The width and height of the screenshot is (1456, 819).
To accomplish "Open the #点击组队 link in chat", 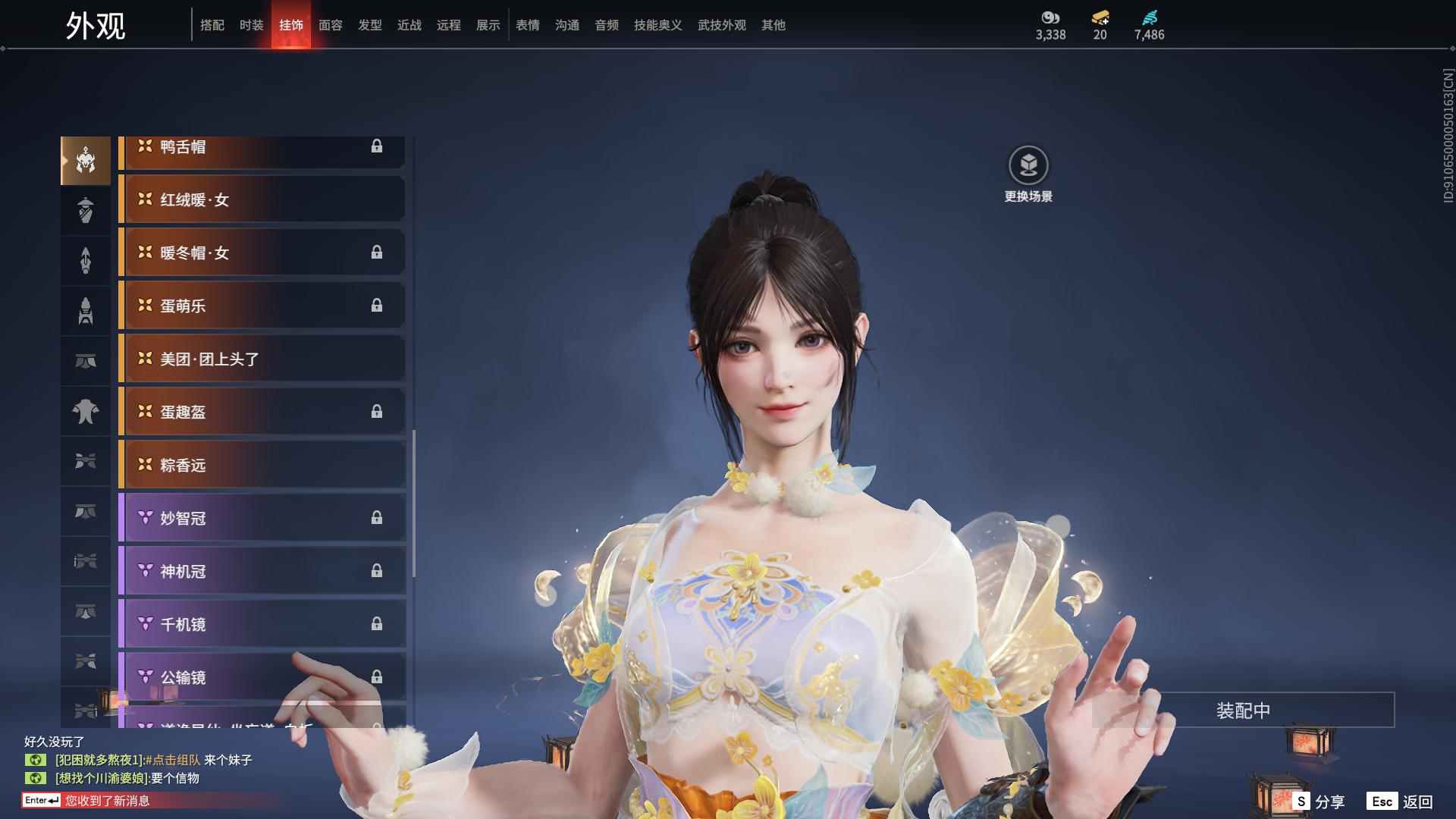I will pos(176,761).
